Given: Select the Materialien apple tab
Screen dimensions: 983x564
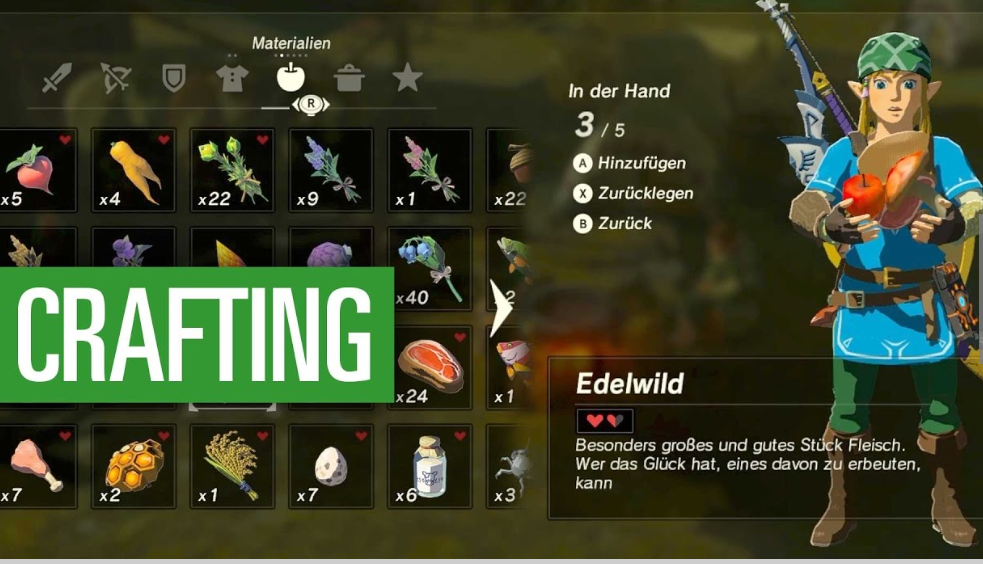Looking at the screenshot, I should click(x=291, y=77).
